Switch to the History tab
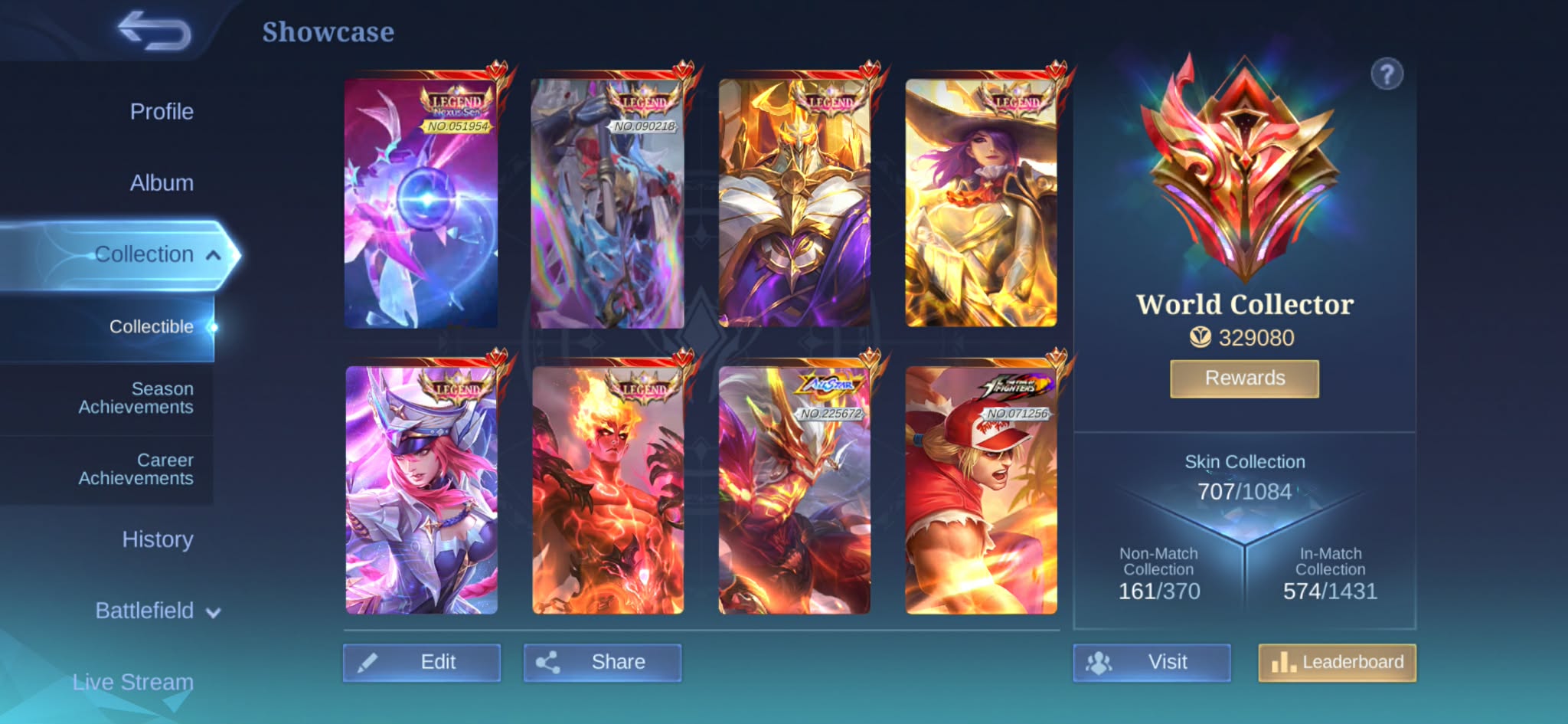1568x724 pixels. click(x=157, y=539)
